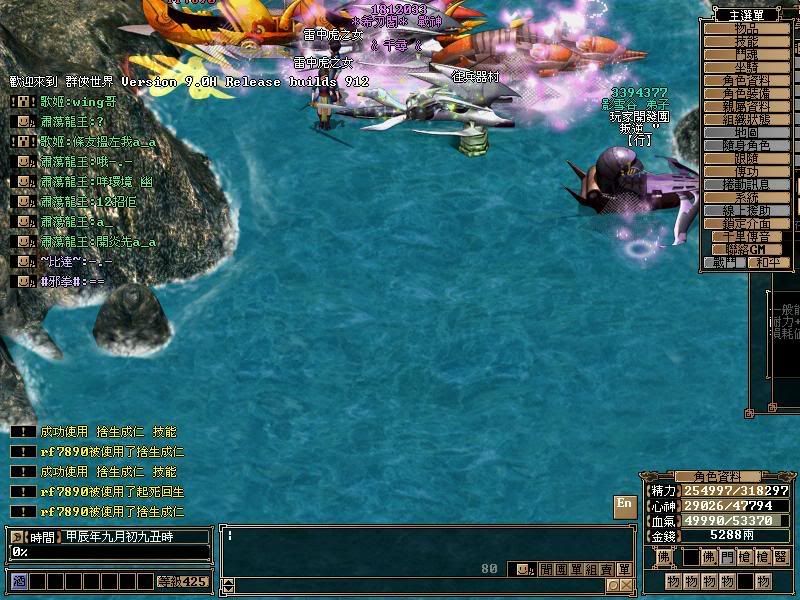Switch to 和平 peace mode
The width and height of the screenshot is (800, 600).
click(767, 263)
